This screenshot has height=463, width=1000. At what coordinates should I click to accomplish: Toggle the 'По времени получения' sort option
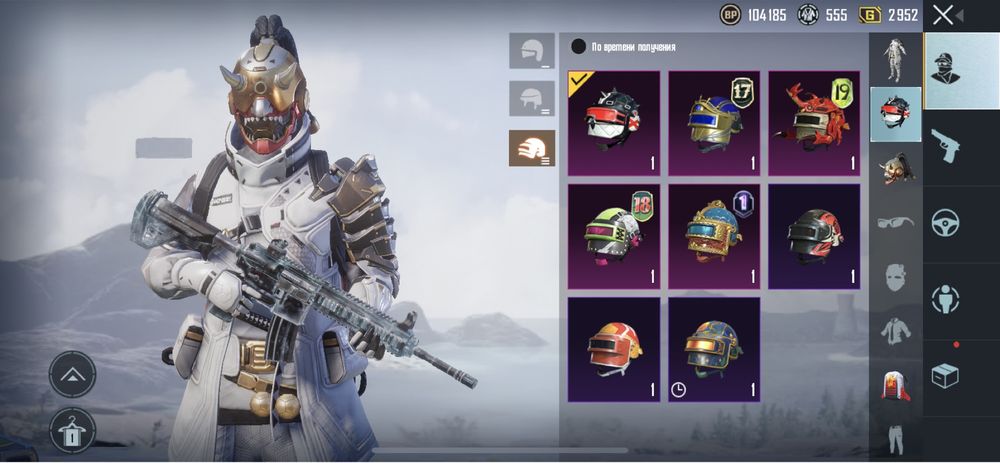pyautogui.click(x=578, y=47)
